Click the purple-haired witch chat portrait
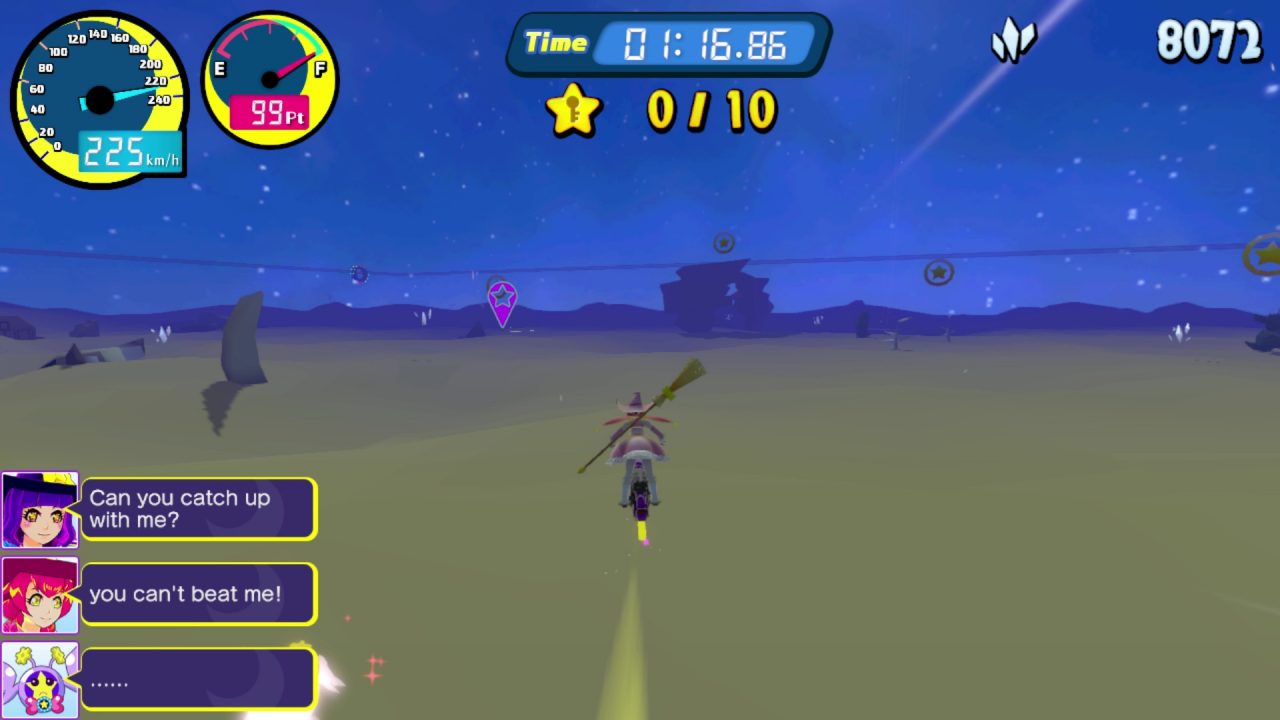The height and width of the screenshot is (720, 1280). (40, 510)
